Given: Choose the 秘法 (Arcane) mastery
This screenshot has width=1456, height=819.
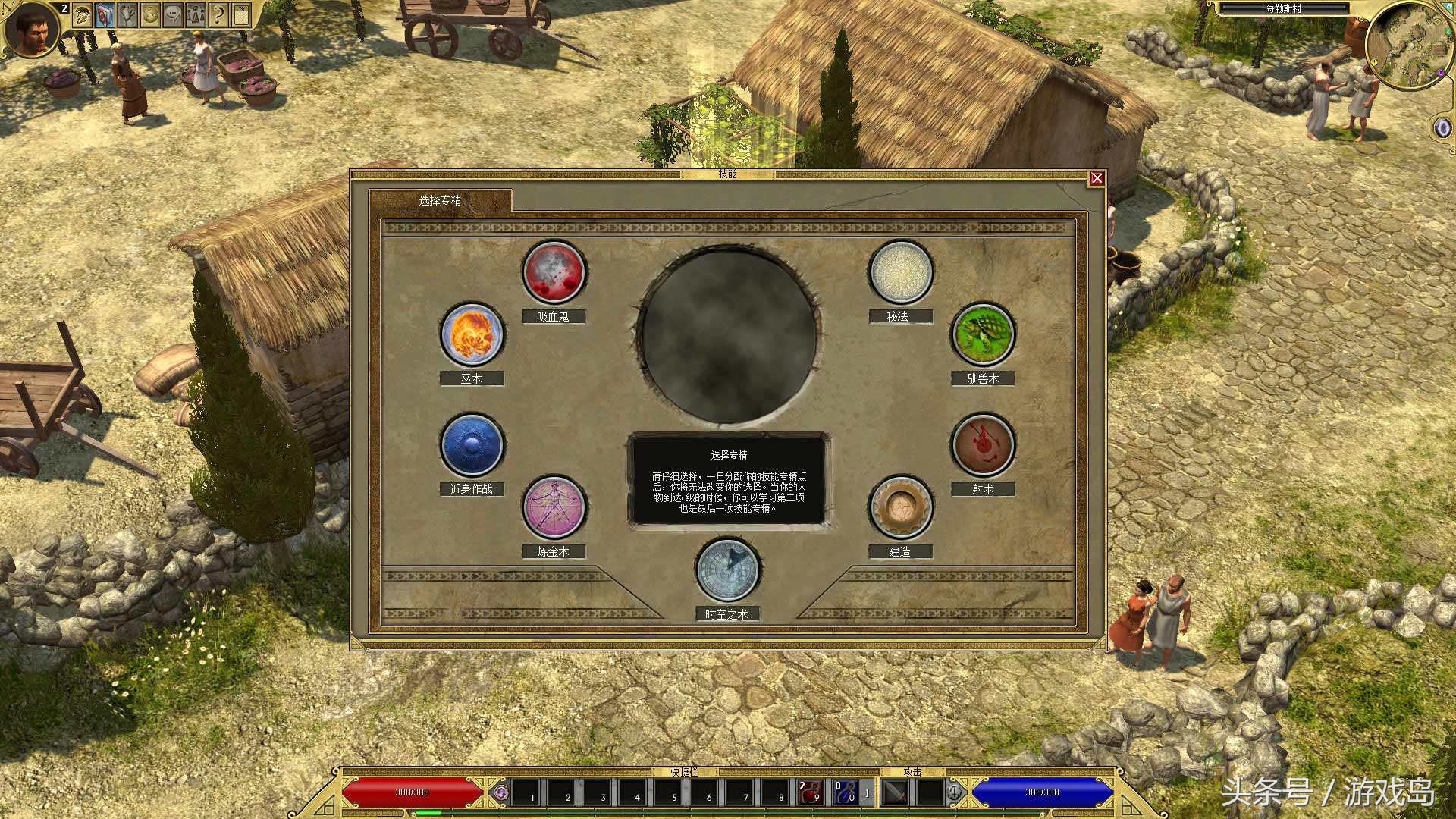Looking at the screenshot, I should tap(900, 271).
